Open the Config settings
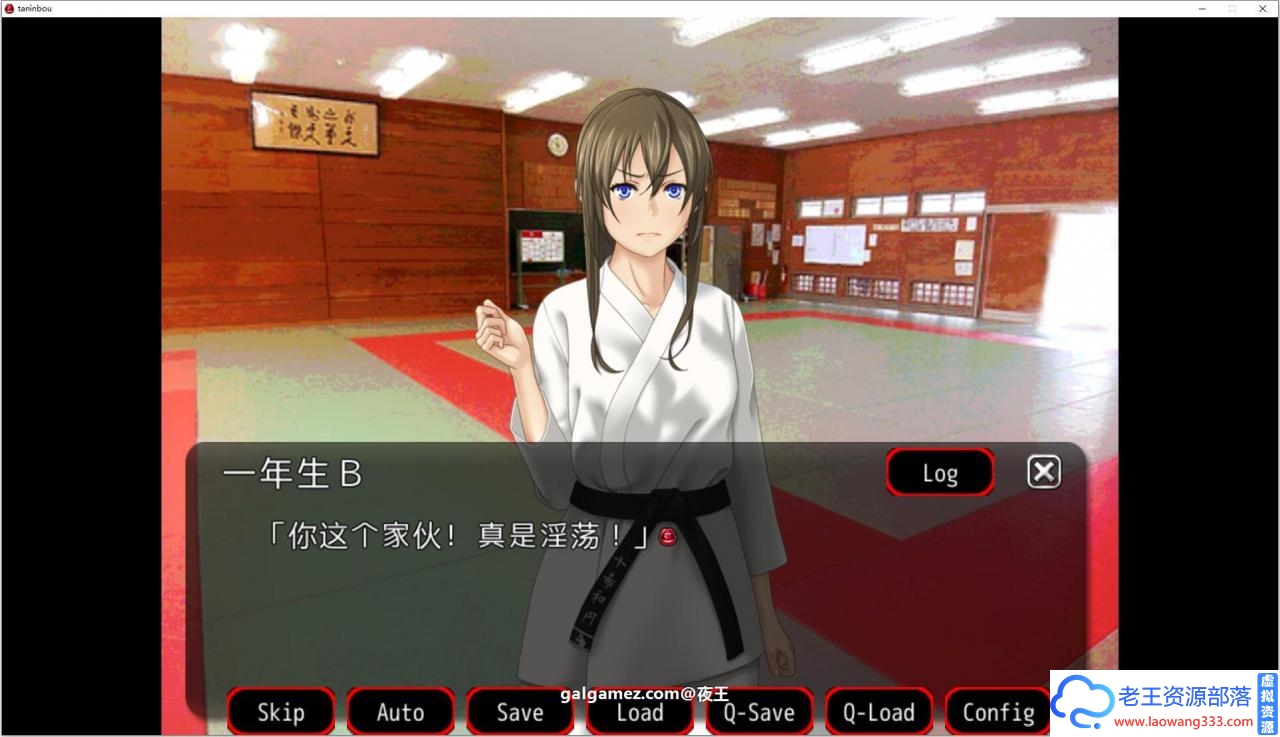 (997, 712)
